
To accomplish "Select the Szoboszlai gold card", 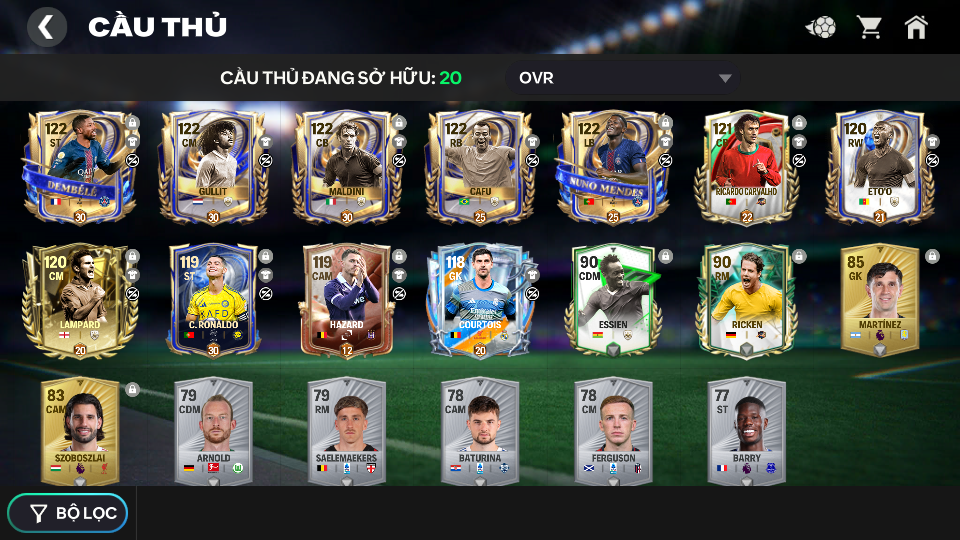I will (79, 430).
